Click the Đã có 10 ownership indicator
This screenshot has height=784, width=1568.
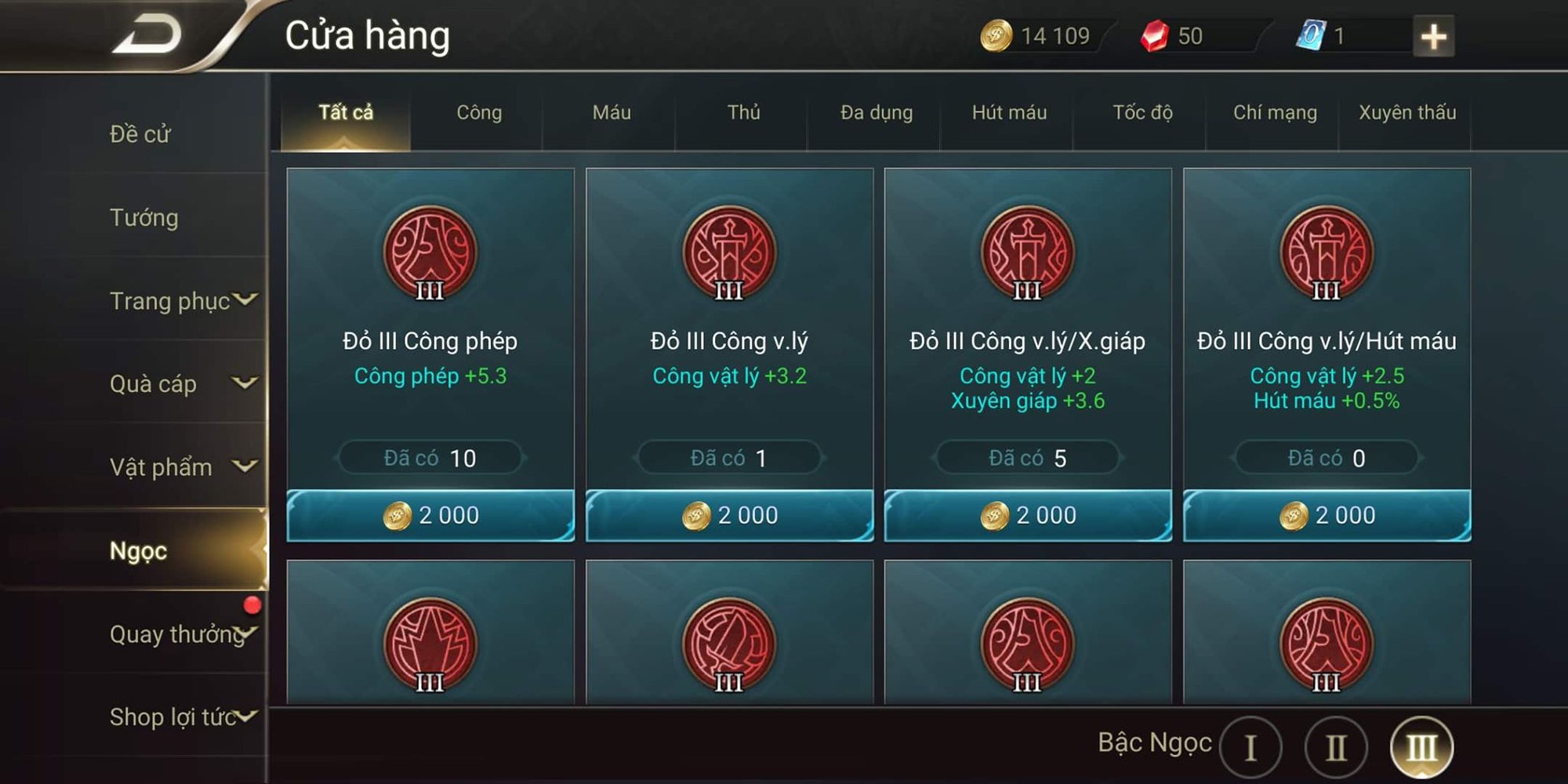429,457
